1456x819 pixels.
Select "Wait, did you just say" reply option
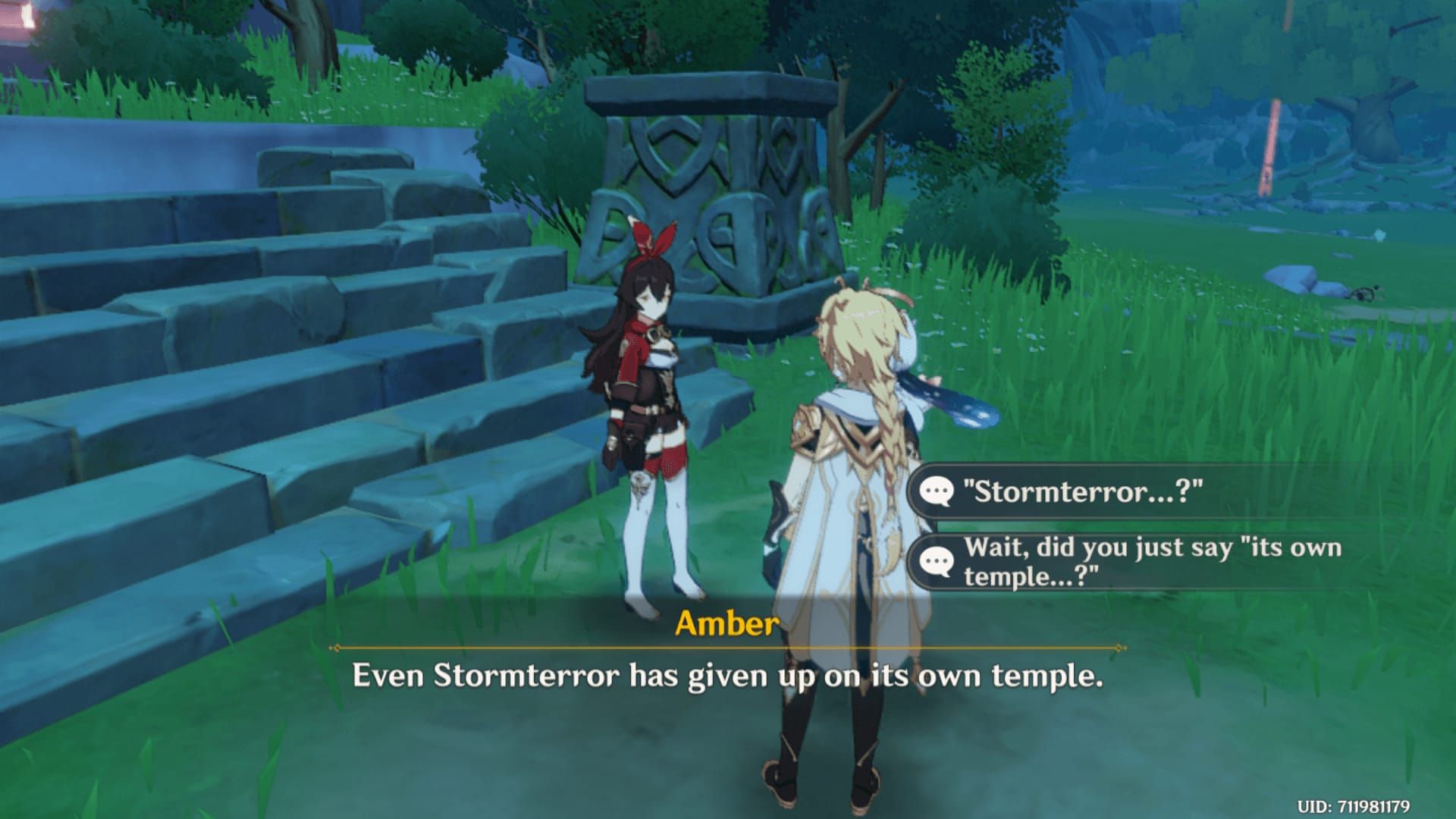point(1151,561)
